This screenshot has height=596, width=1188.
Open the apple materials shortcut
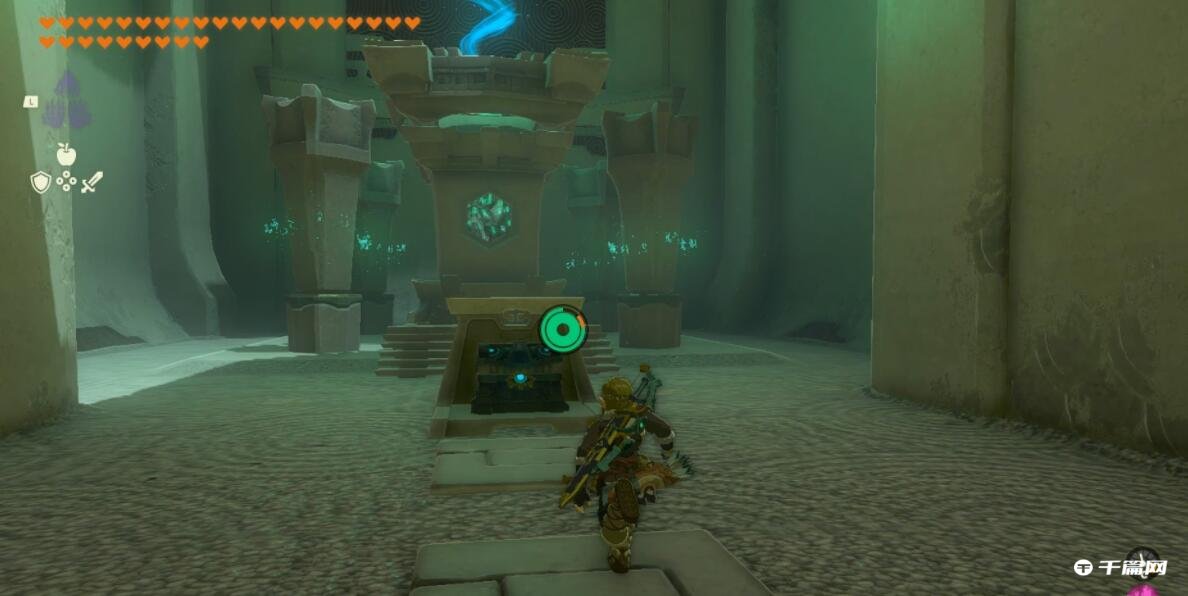coord(66,154)
